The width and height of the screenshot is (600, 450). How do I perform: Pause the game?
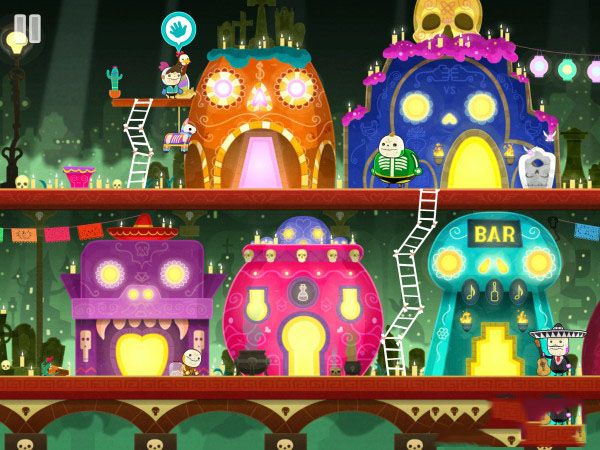[28, 28]
